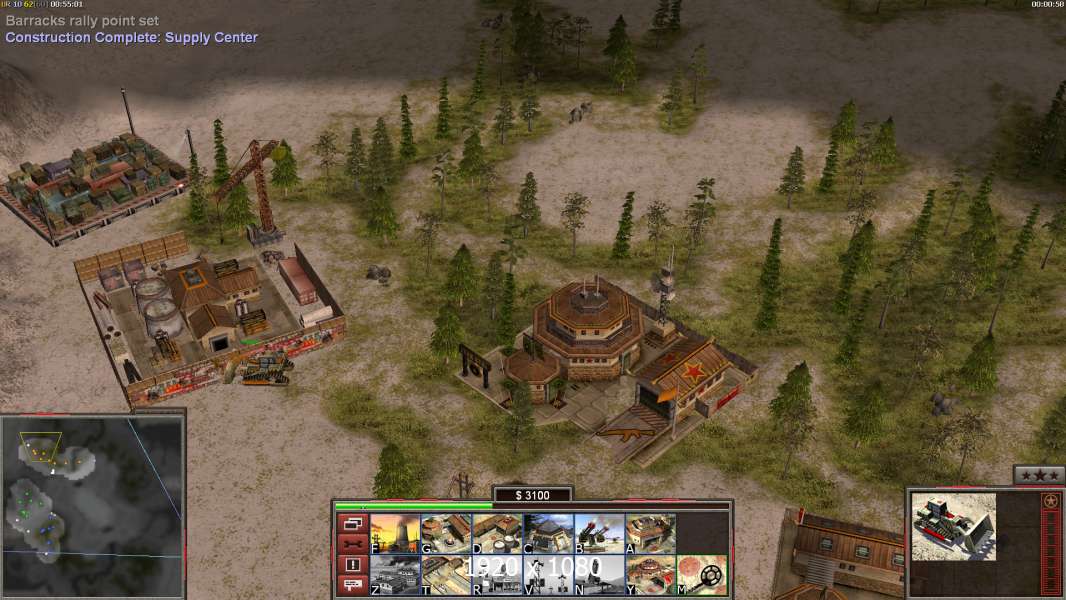Choose the war factory build icon (A)
This screenshot has width=1066, height=600.
[650, 534]
